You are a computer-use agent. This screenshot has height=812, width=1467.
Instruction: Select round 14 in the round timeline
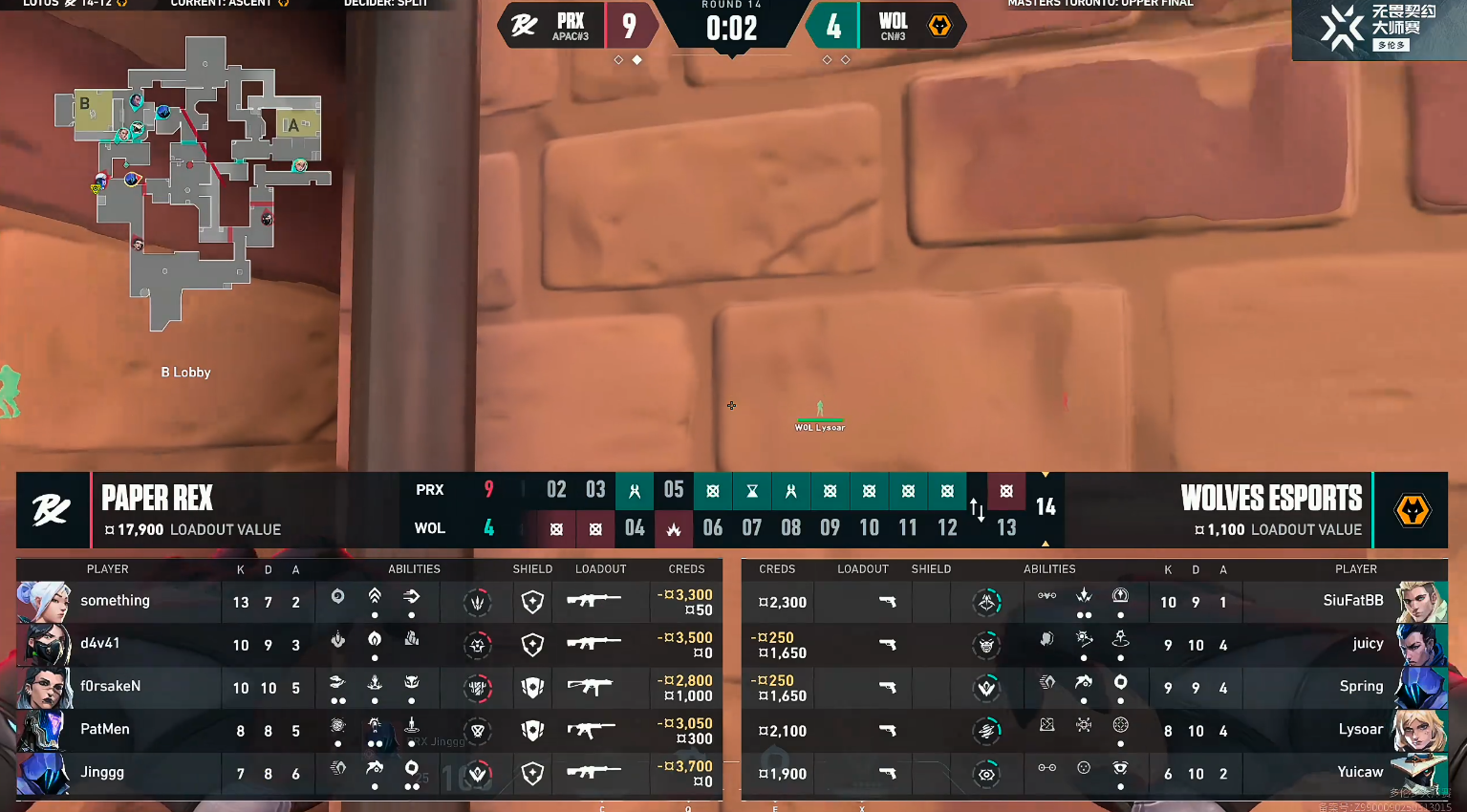tap(1046, 507)
